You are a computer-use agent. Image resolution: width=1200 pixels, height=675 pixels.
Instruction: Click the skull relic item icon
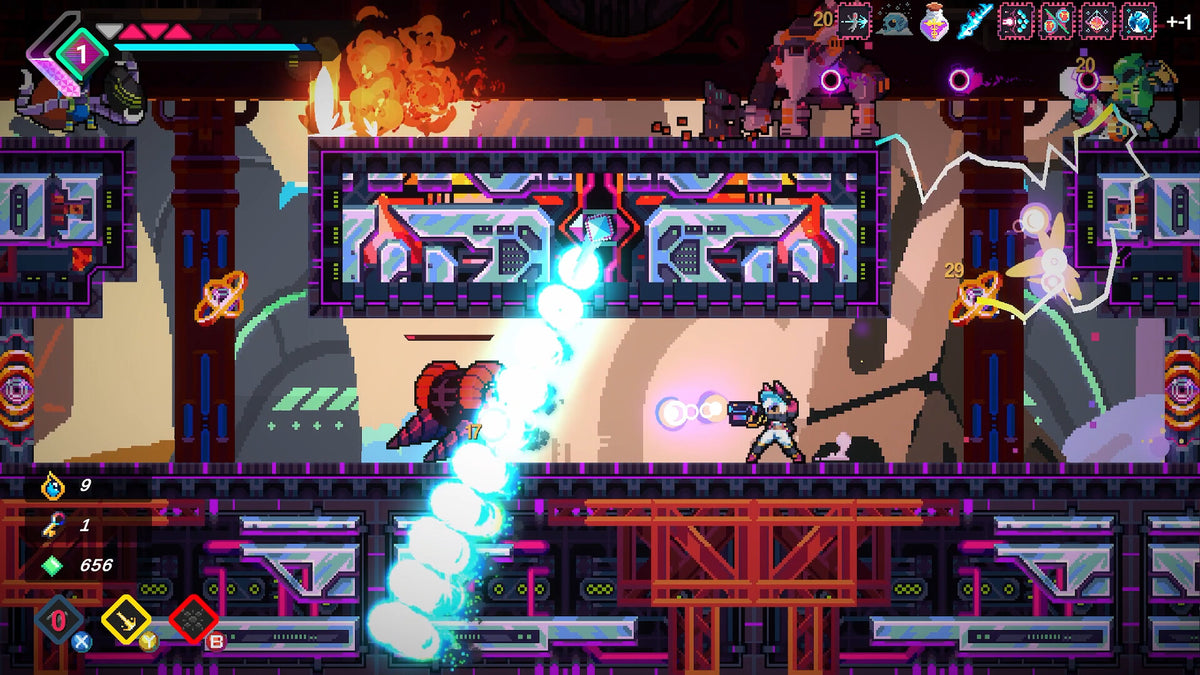click(894, 20)
